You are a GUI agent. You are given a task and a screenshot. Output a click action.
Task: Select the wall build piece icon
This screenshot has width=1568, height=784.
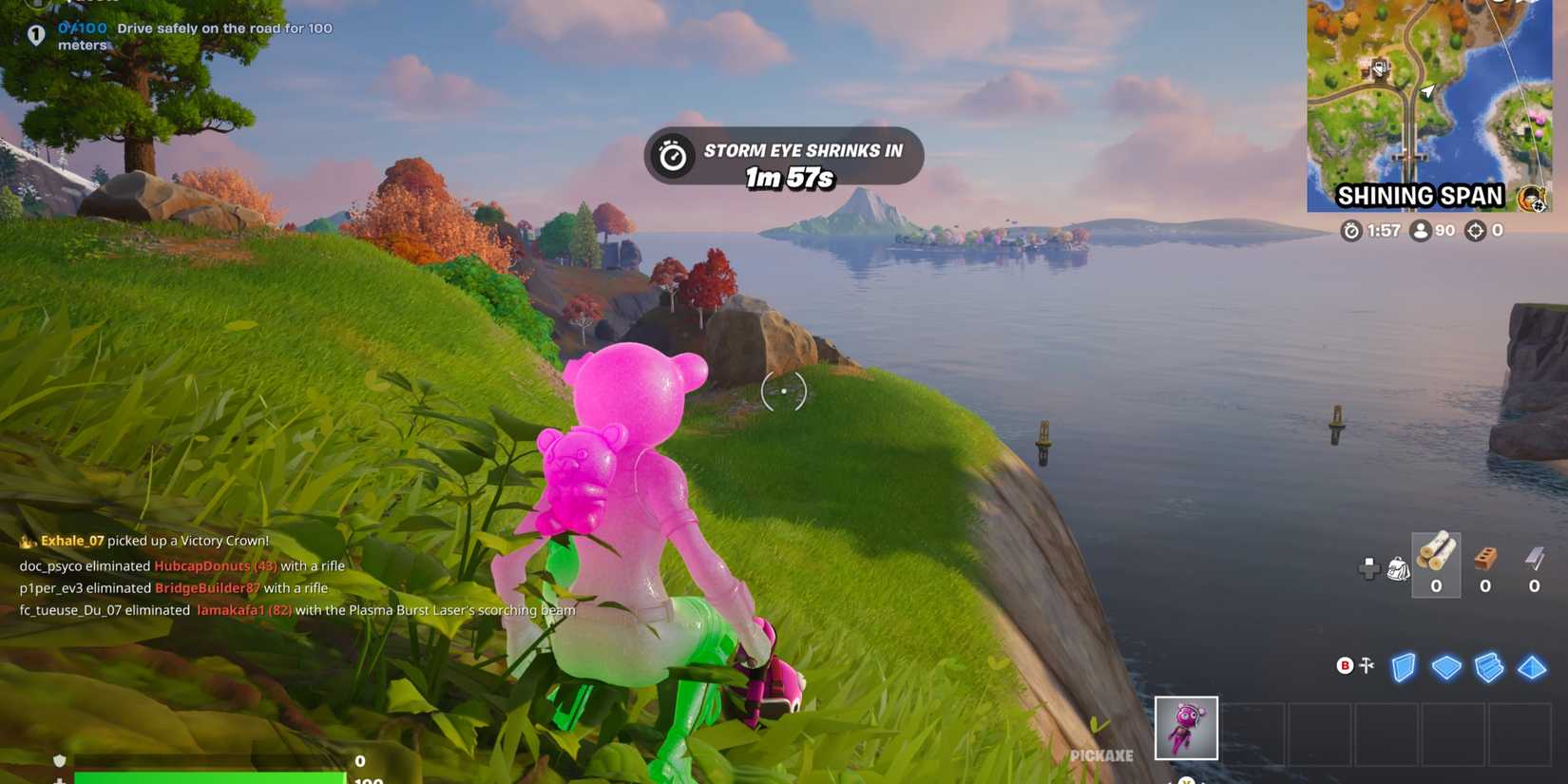coord(1403,668)
